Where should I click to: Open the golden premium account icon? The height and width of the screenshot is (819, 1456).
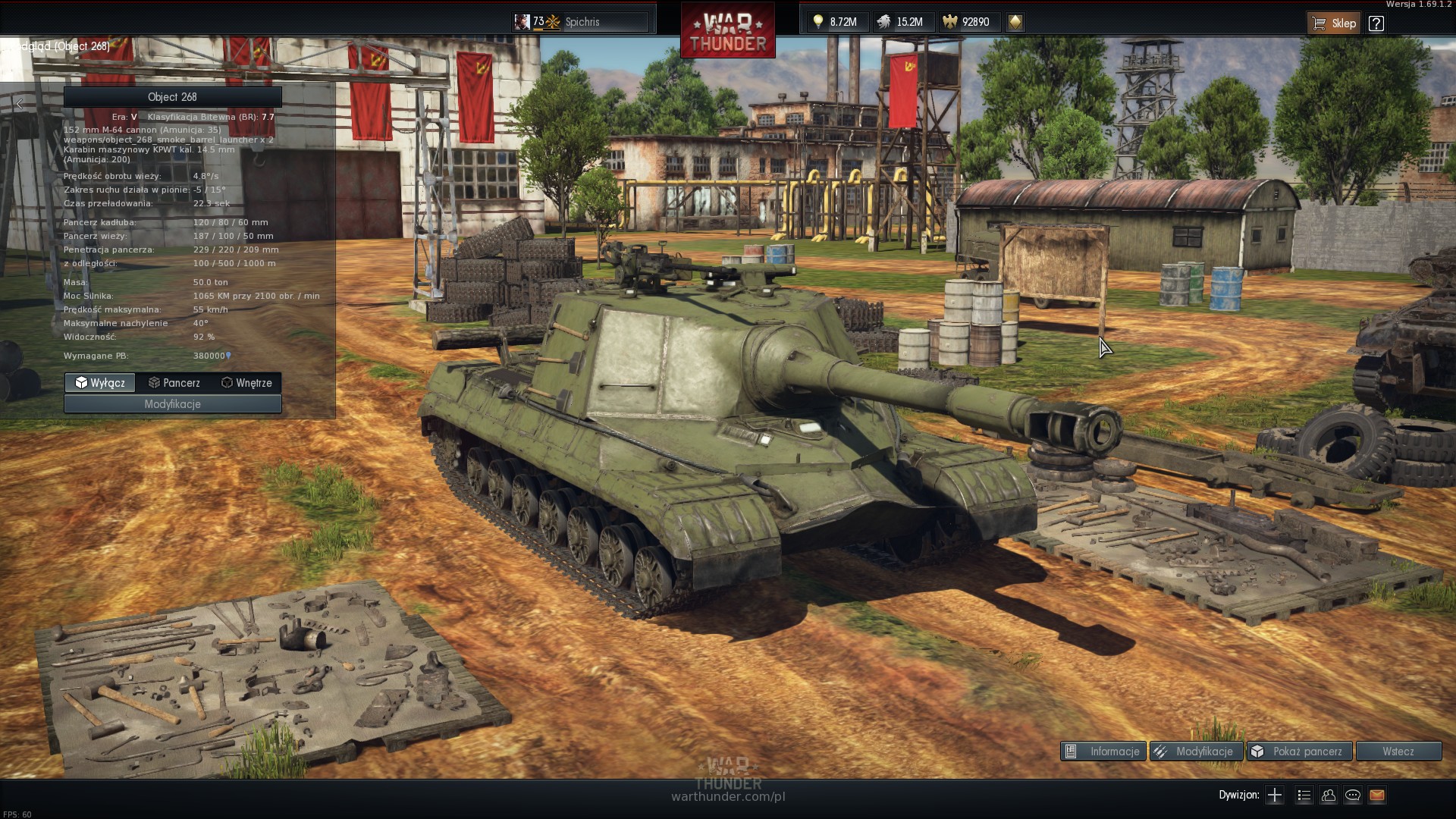1015,22
